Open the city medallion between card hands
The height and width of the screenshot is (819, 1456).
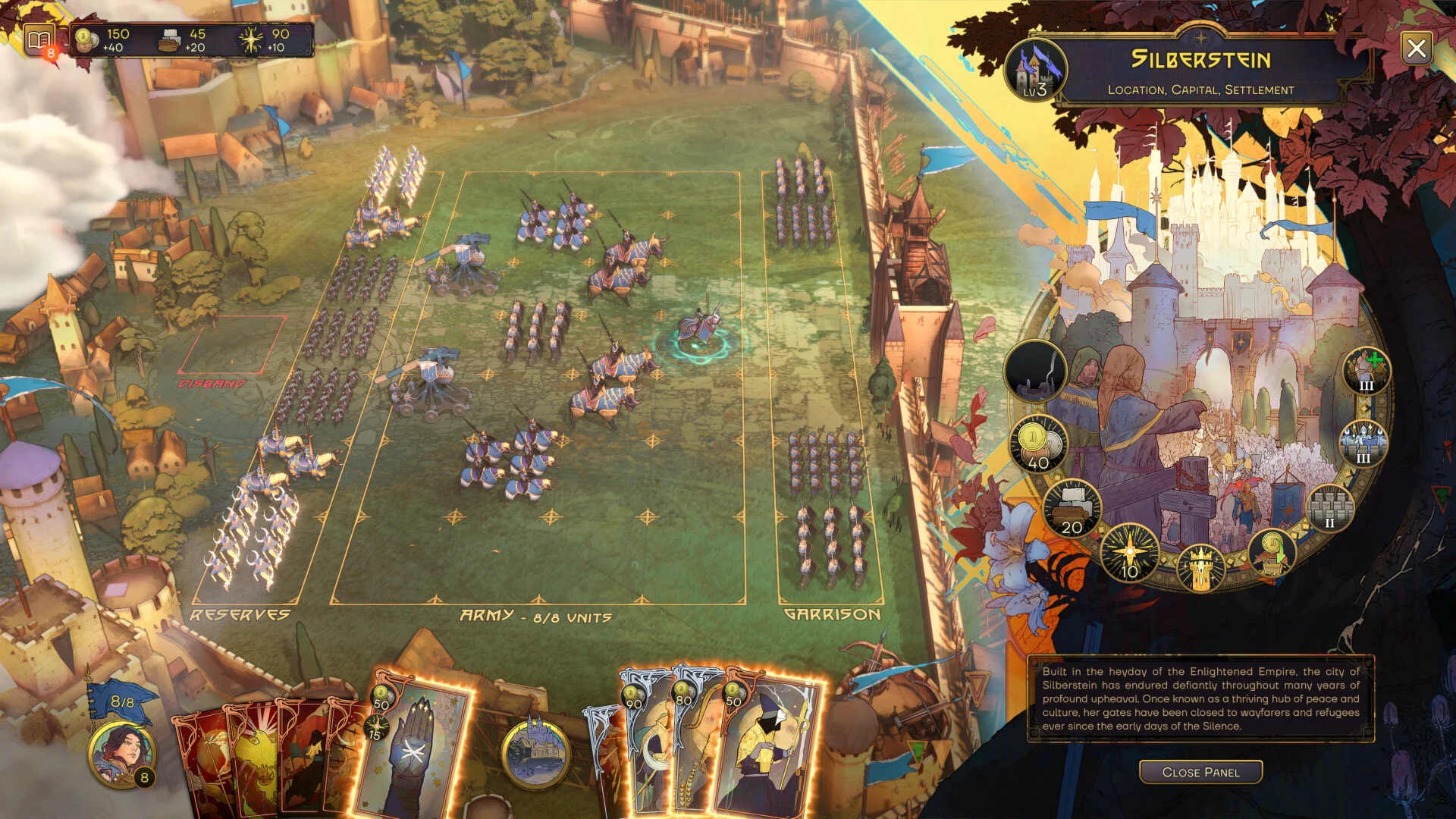pos(535,753)
